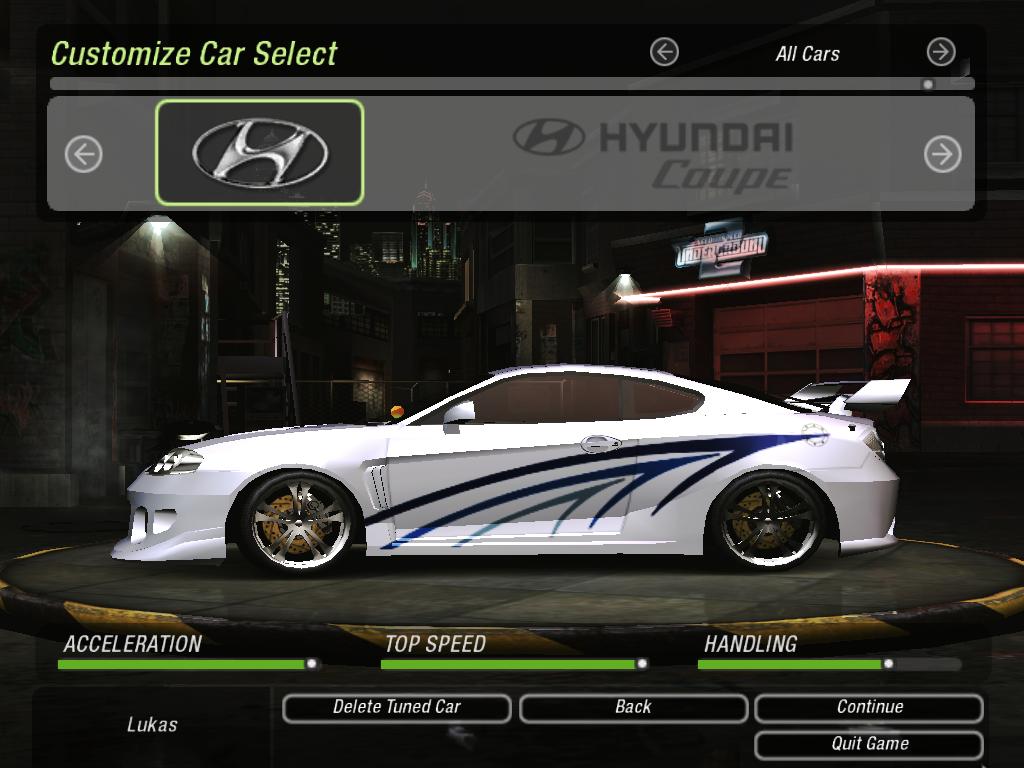Viewport: 1024px width, 768px height.
Task: Show the next car in the list
Action: coord(942,154)
